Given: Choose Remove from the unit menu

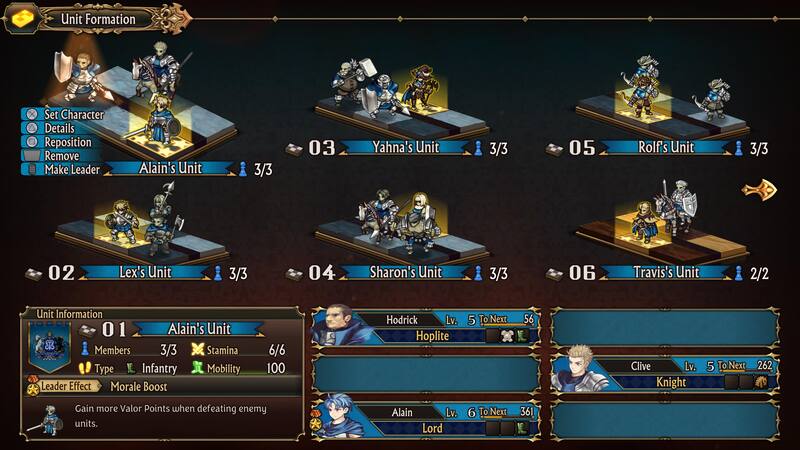Looking at the screenshot, I should coord(60,156).
